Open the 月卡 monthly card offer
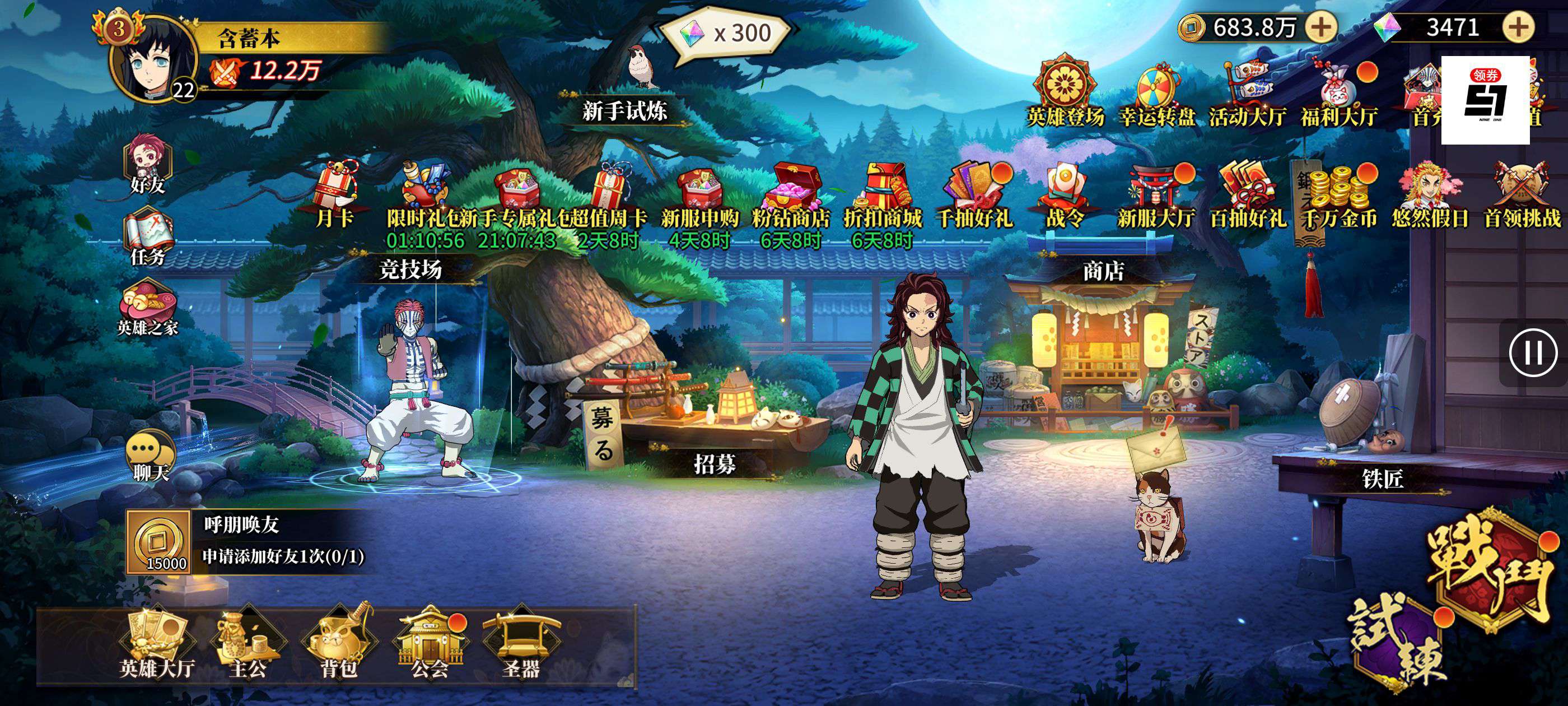Image resolution: width=1568 pixels, height=706 pixels. click(334, 195)
